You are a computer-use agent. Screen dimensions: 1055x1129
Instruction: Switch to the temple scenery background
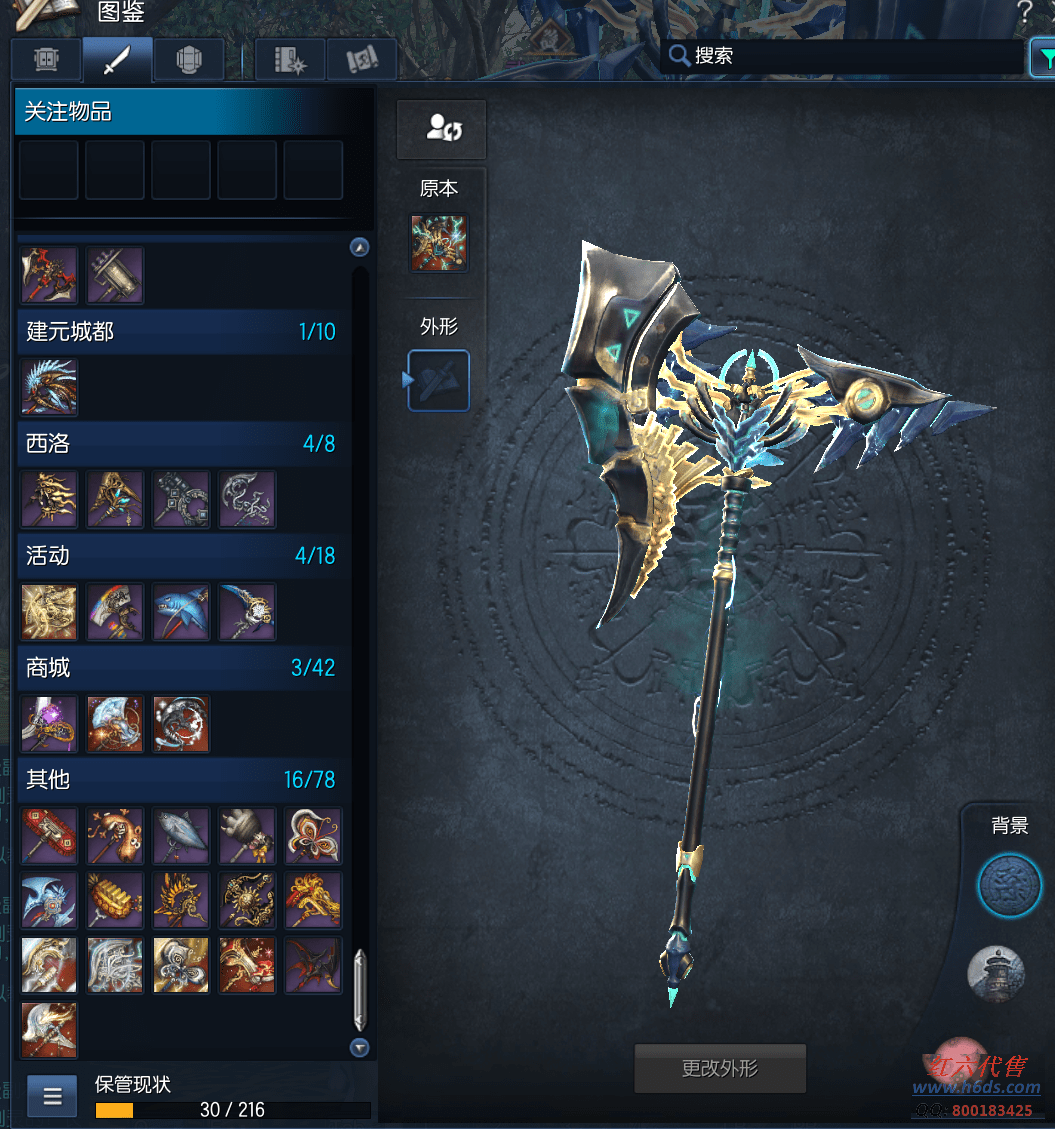[x=996, y=973]
